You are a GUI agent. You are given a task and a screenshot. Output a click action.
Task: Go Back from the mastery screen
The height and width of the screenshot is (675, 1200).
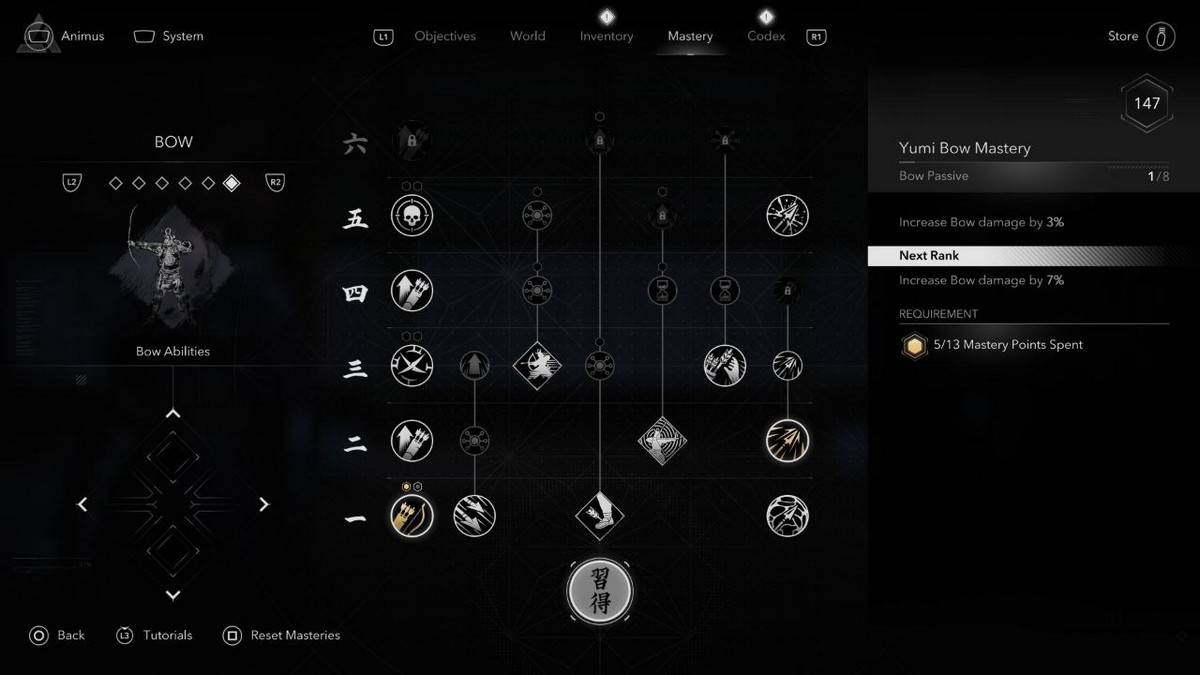coord(70,635)
